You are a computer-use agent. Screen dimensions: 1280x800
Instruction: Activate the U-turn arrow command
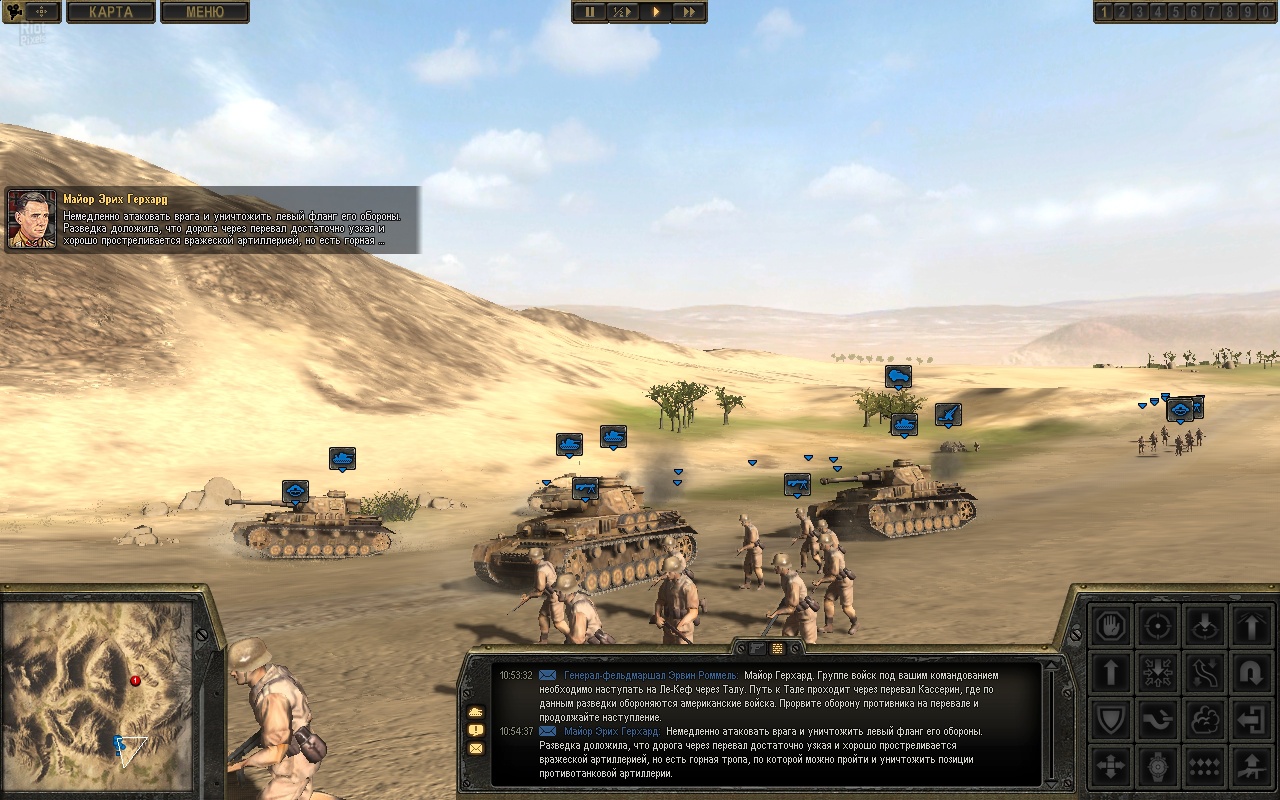[1251, 672]
